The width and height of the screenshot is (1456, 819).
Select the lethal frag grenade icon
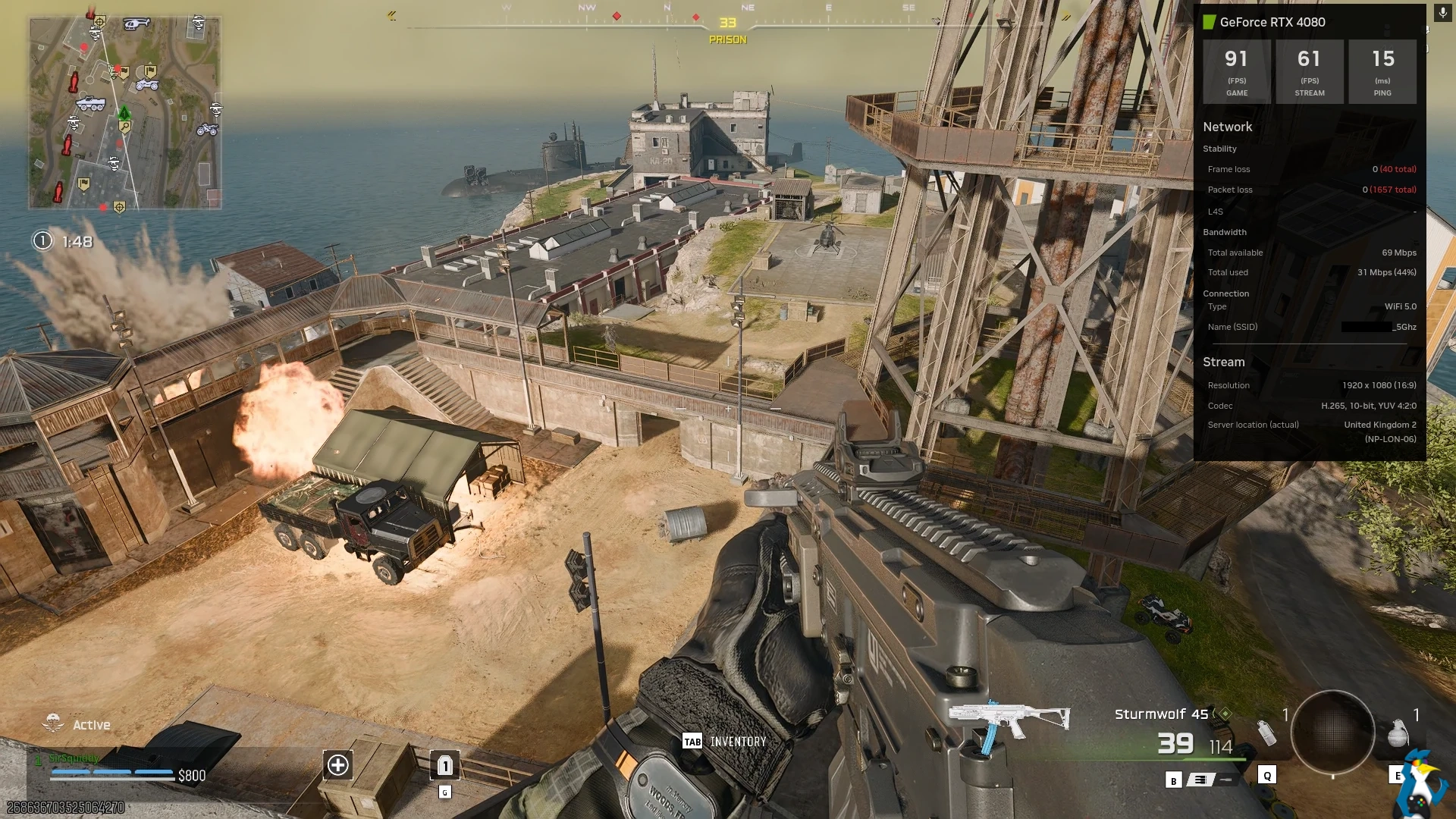tap(1397, 733)
